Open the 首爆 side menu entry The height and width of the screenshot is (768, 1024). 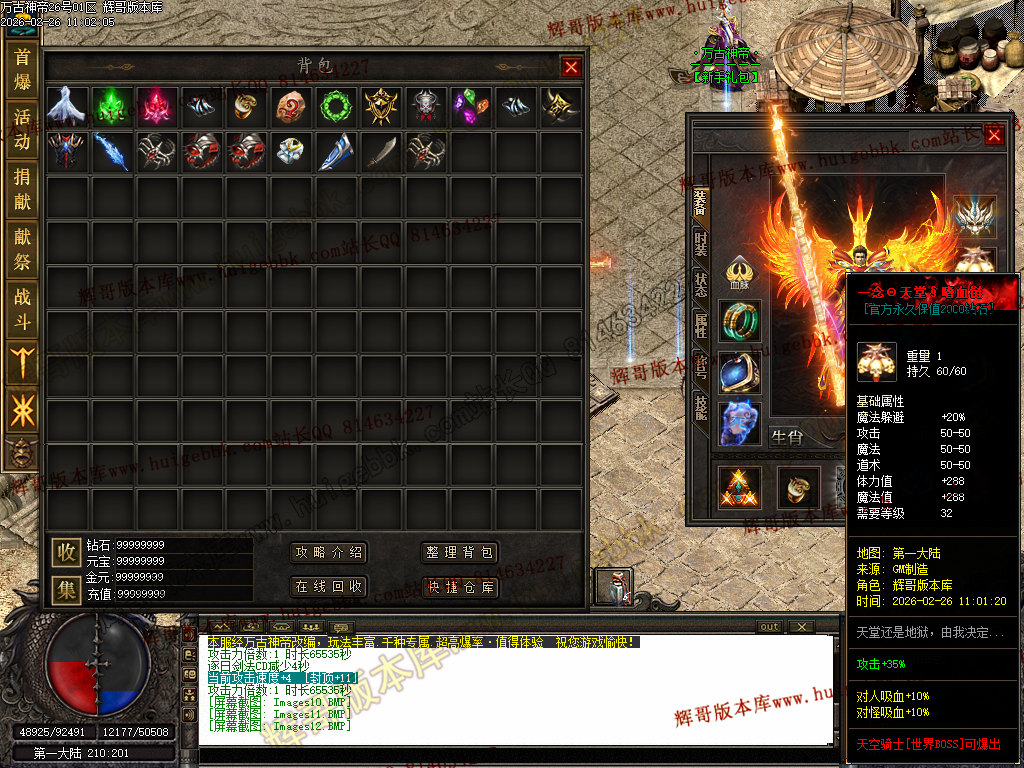[22, 68]
